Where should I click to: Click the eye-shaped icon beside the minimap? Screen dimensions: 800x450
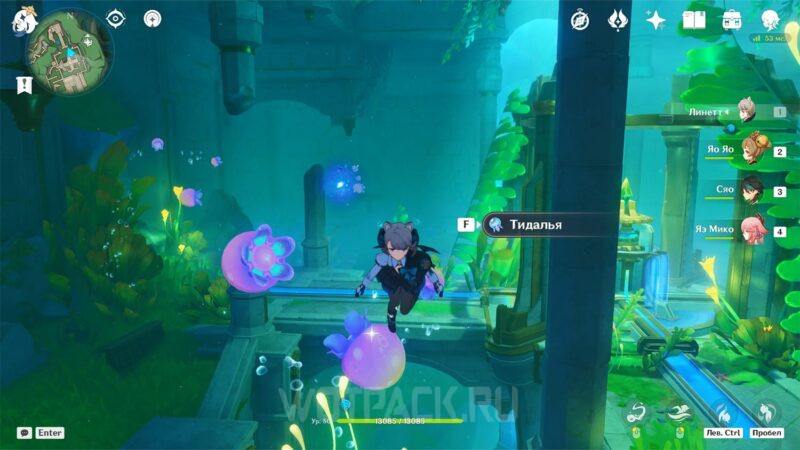(x=117, y=19)
